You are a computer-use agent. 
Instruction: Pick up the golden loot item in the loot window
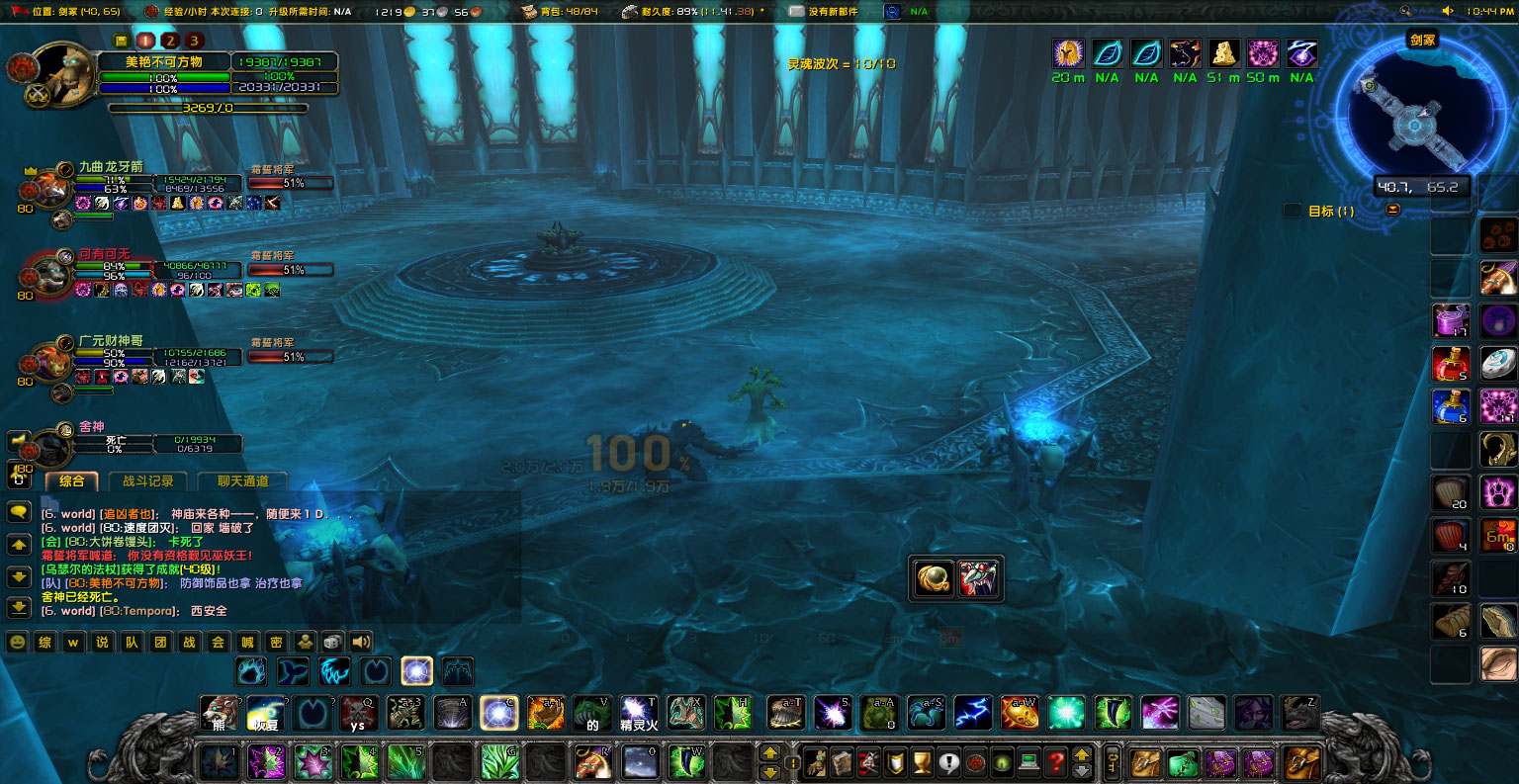933,578
